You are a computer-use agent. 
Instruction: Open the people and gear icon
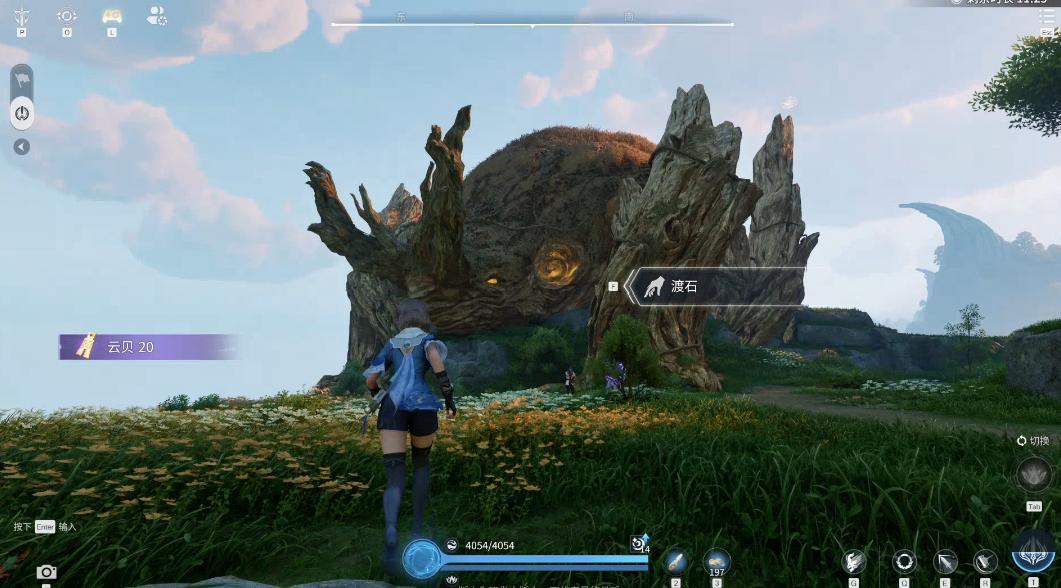[x=157, y=15]
